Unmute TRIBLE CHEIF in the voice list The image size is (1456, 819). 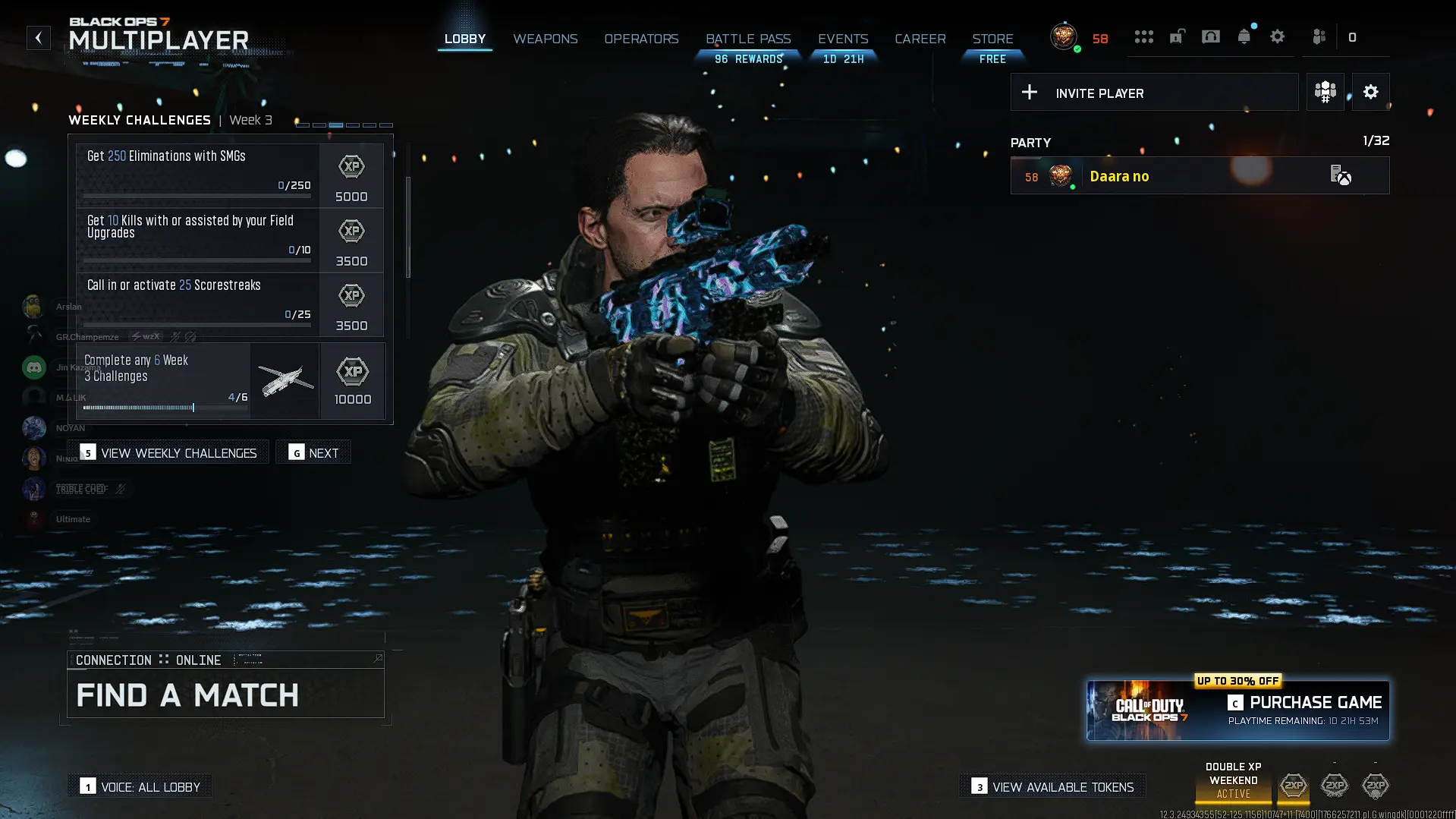point(120,489)
